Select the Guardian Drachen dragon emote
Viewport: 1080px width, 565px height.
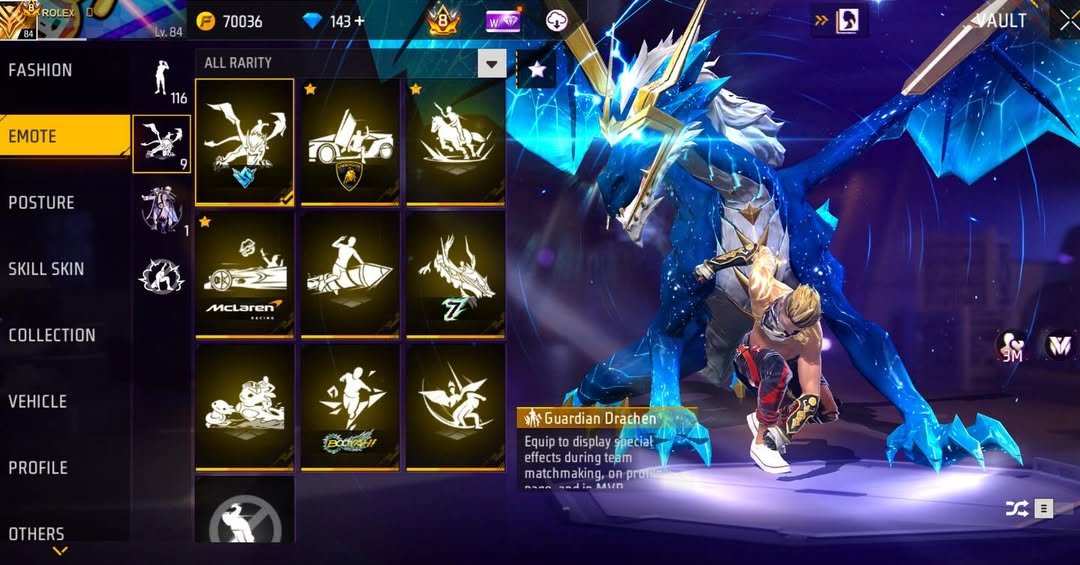point(244,140)
